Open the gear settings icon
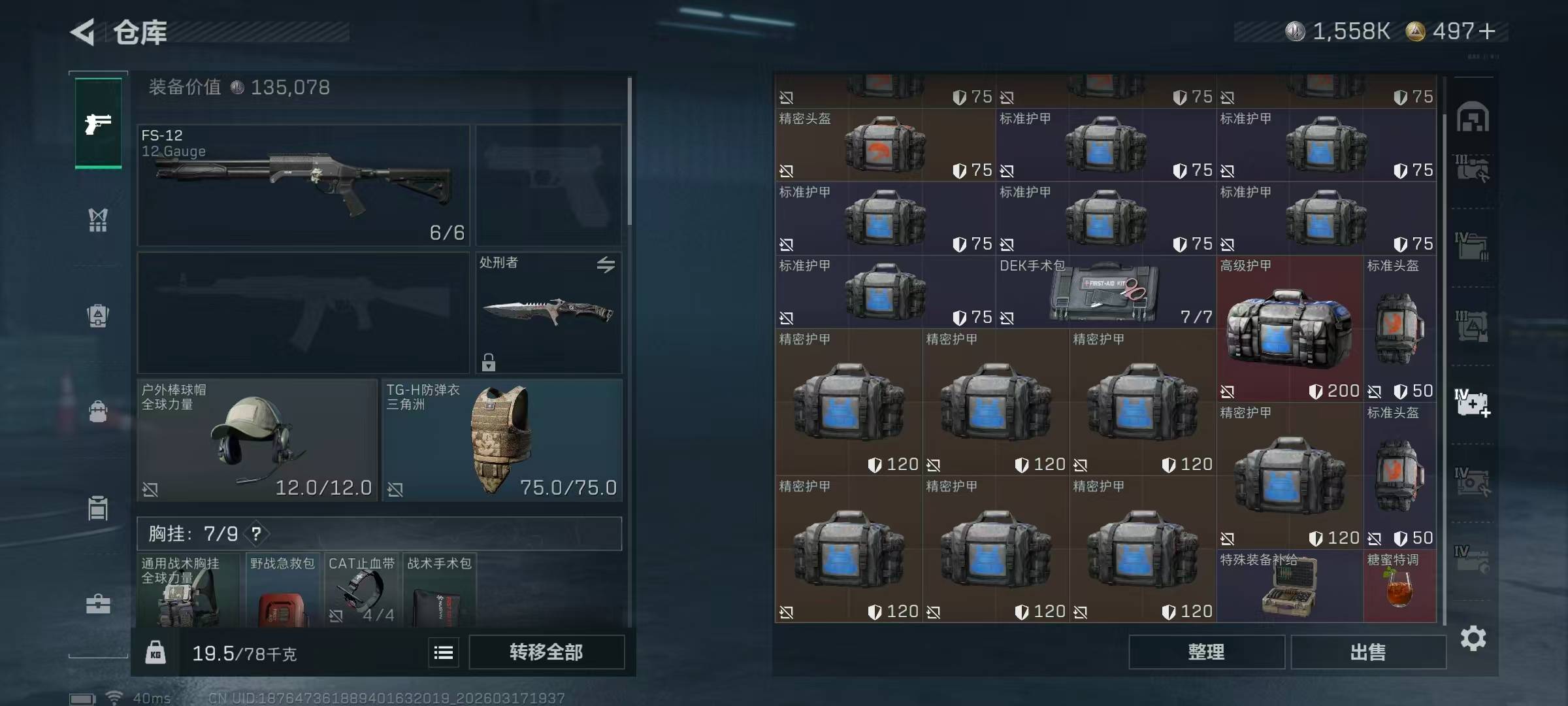 1473,638
